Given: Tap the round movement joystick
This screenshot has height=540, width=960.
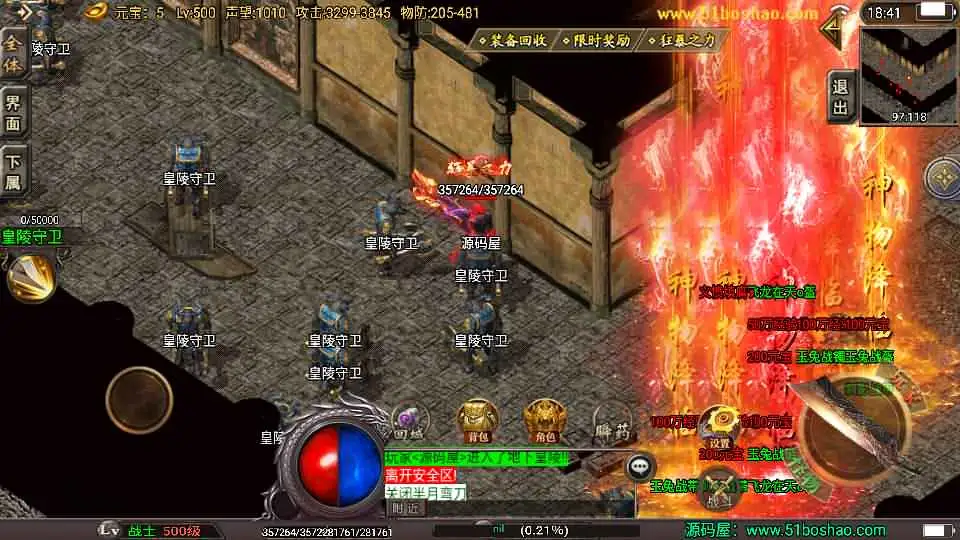Looking at the screenshot, I should pos(140,399).
